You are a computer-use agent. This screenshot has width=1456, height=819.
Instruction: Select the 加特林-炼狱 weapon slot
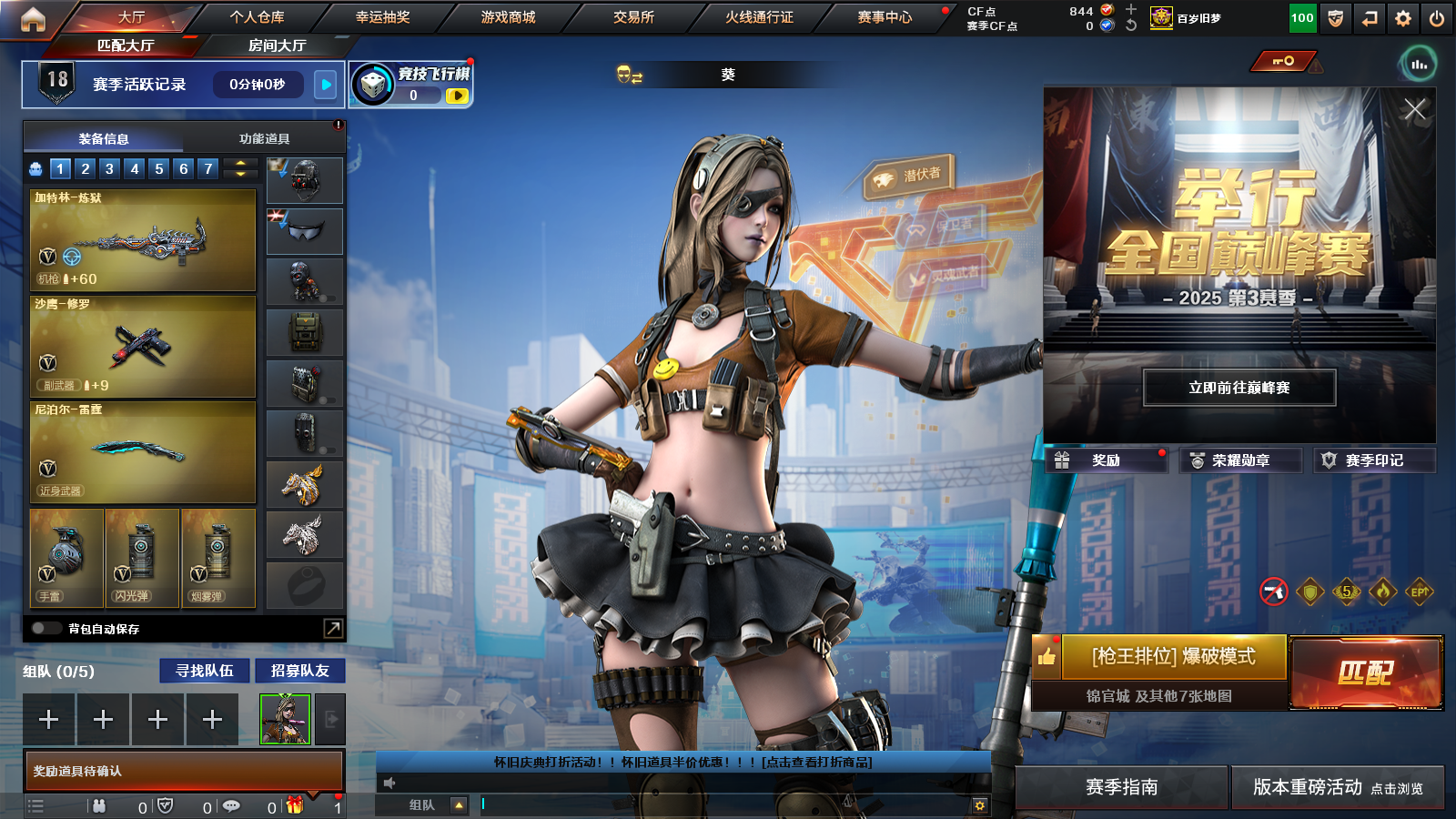(143, 240)
